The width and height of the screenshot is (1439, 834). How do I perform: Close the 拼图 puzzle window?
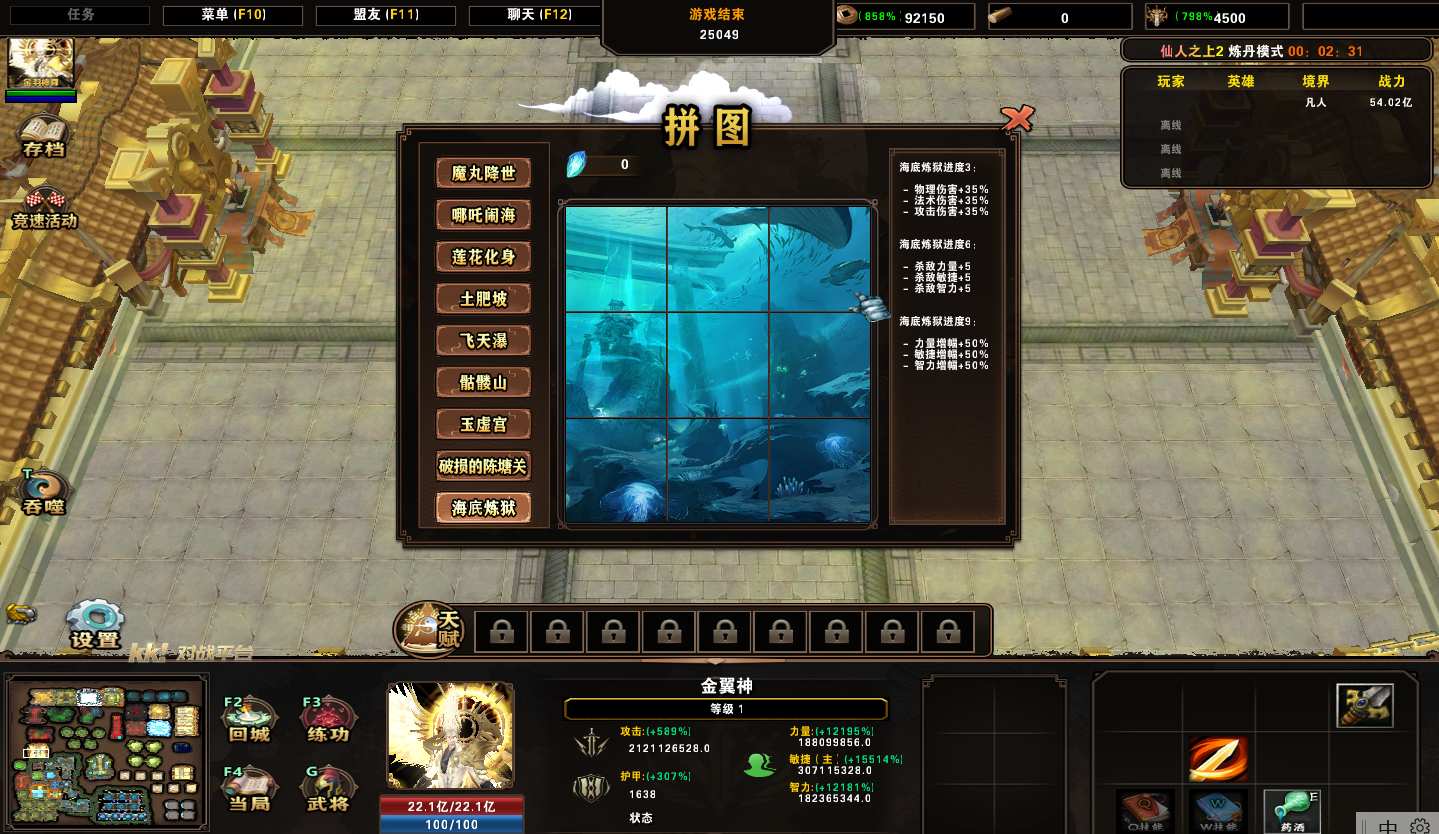(1017, 119)
